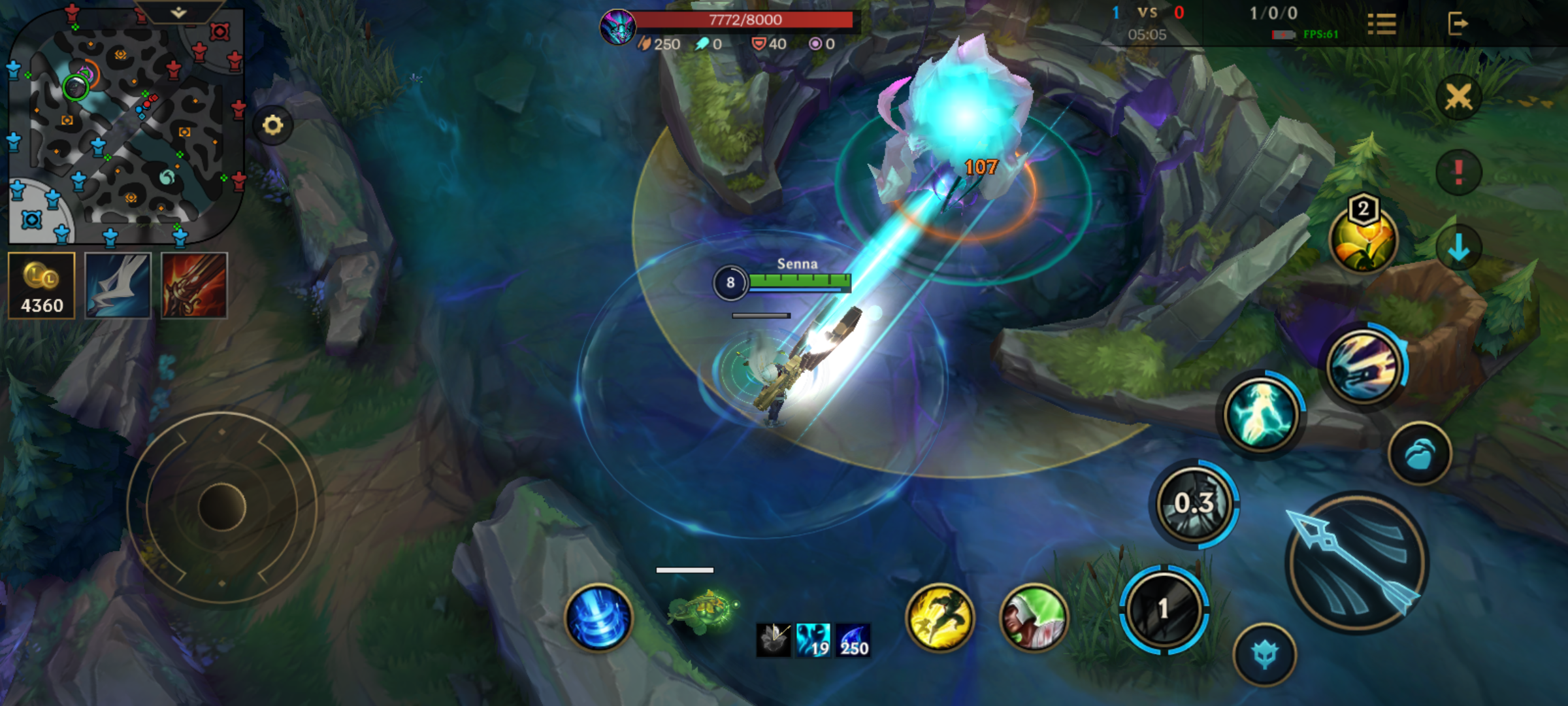Send the red exclamation danger ping
Screen dimensions: 1568x706
pyautogui.click(x=1458, y=173)
